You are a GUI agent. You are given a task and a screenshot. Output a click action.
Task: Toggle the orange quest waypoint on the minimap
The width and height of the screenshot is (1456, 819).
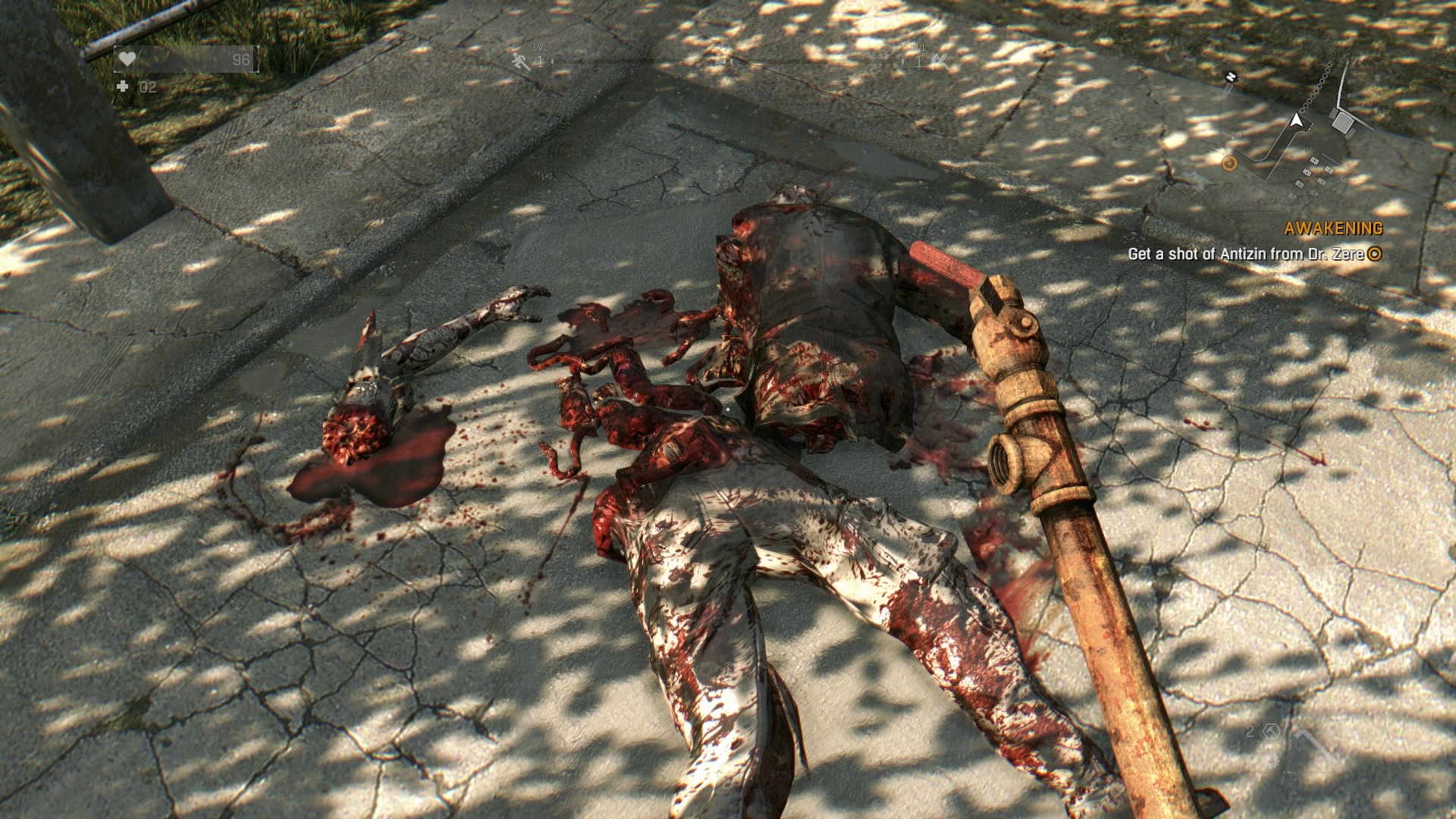coord(1229,163)
